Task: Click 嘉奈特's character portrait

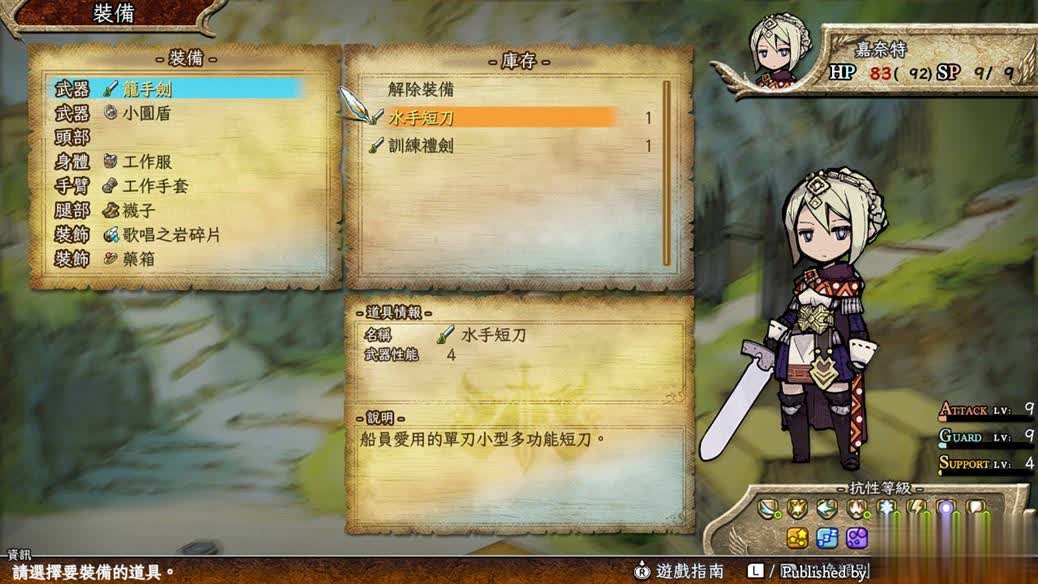Action: coord(773,50)
